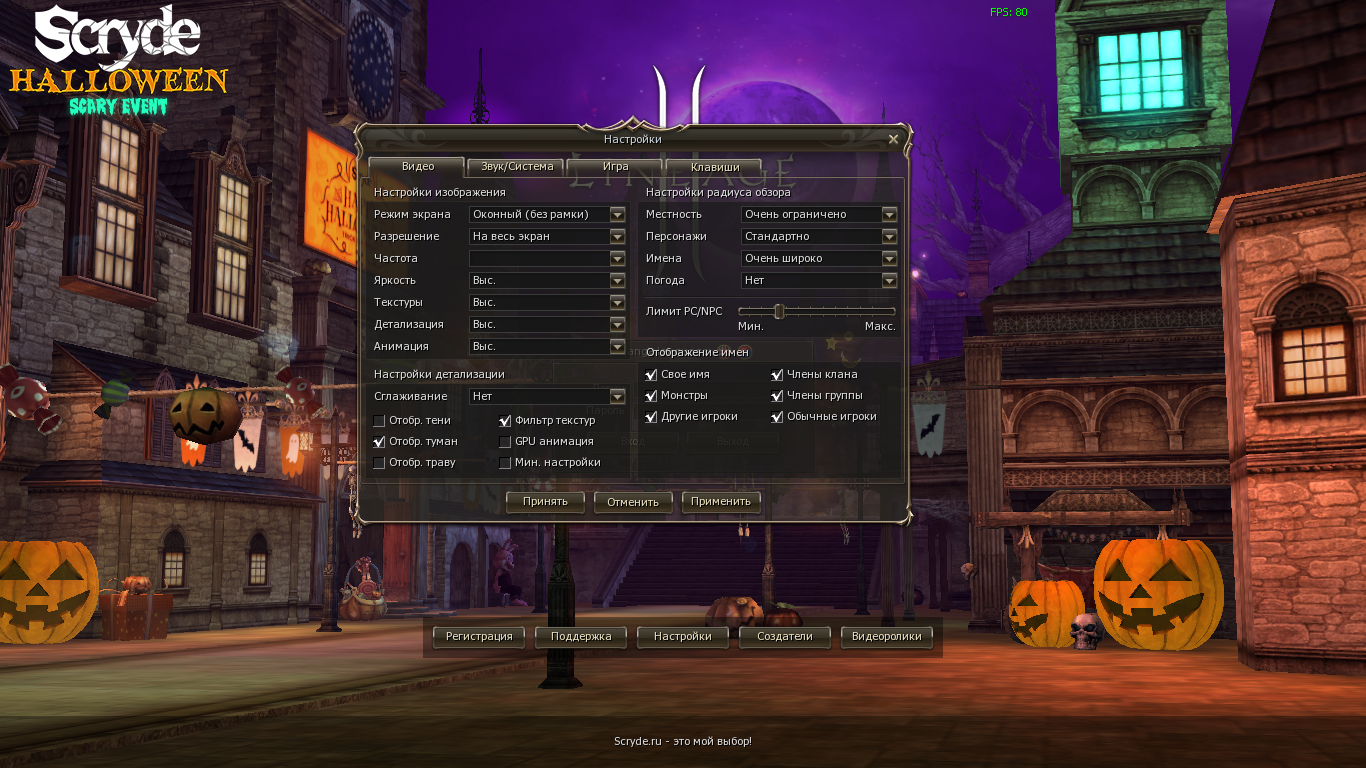The height and width of the screenshot is (768, 1366).
Task: Open the Местность view distance dropdown
Action: (888, 214)
